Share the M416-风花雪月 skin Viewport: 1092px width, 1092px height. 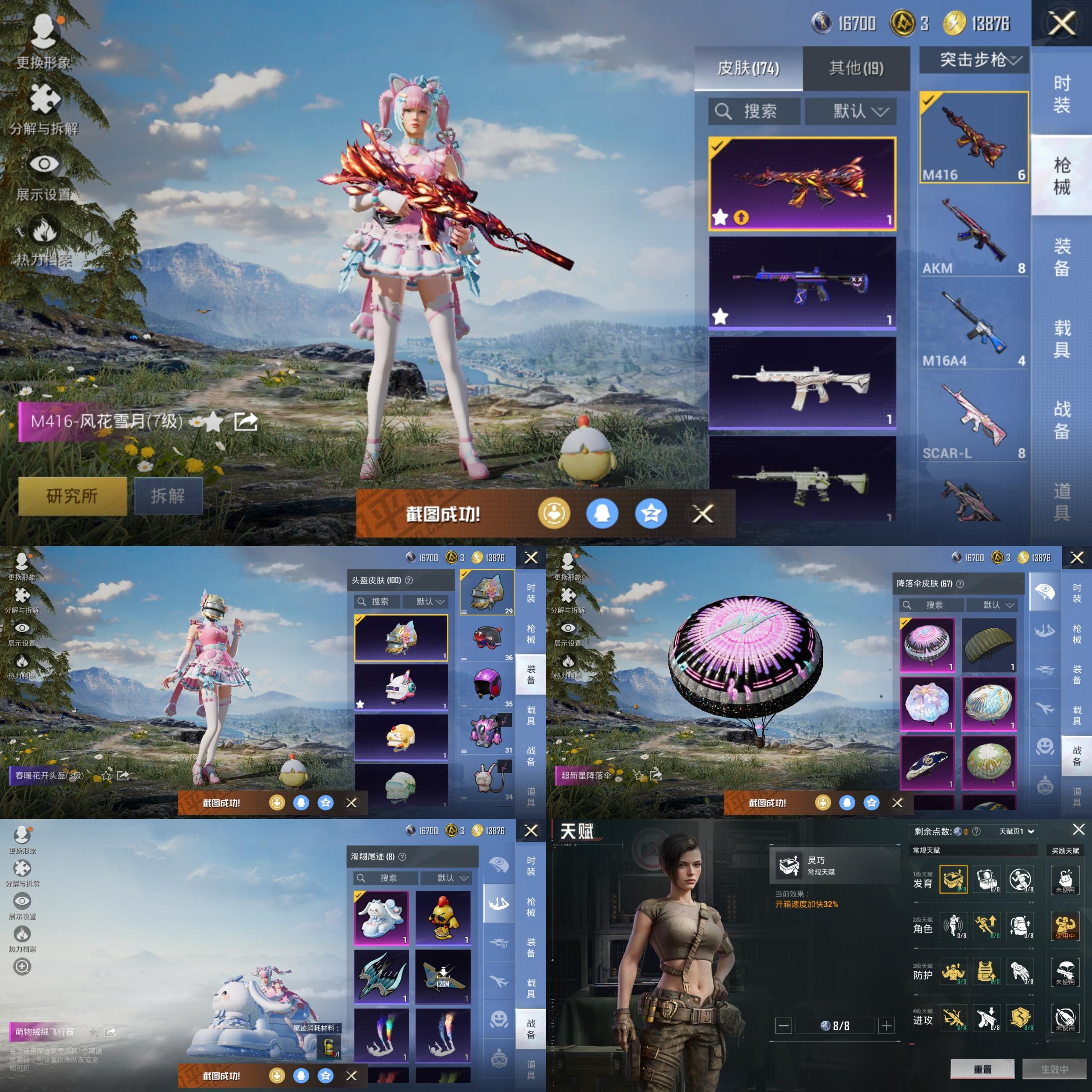pyautogui.click(x=246, y=421)
